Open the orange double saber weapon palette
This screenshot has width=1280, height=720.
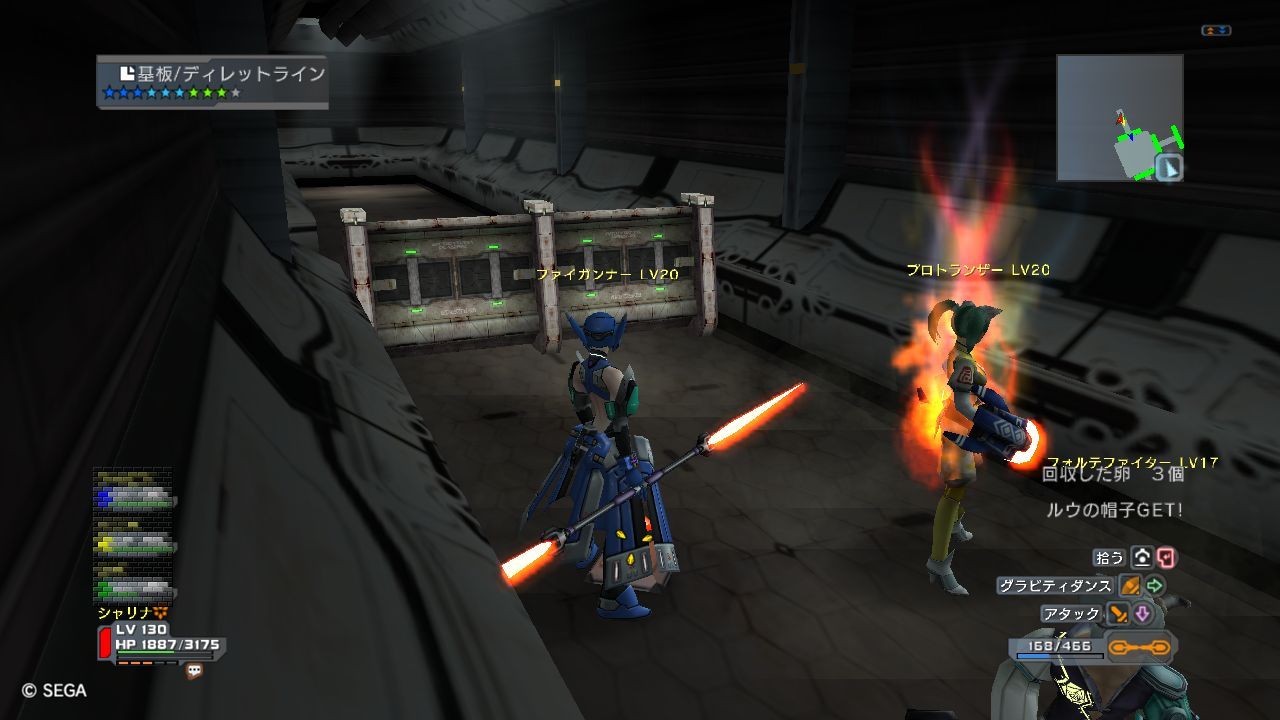click(x=1140, y=648)
